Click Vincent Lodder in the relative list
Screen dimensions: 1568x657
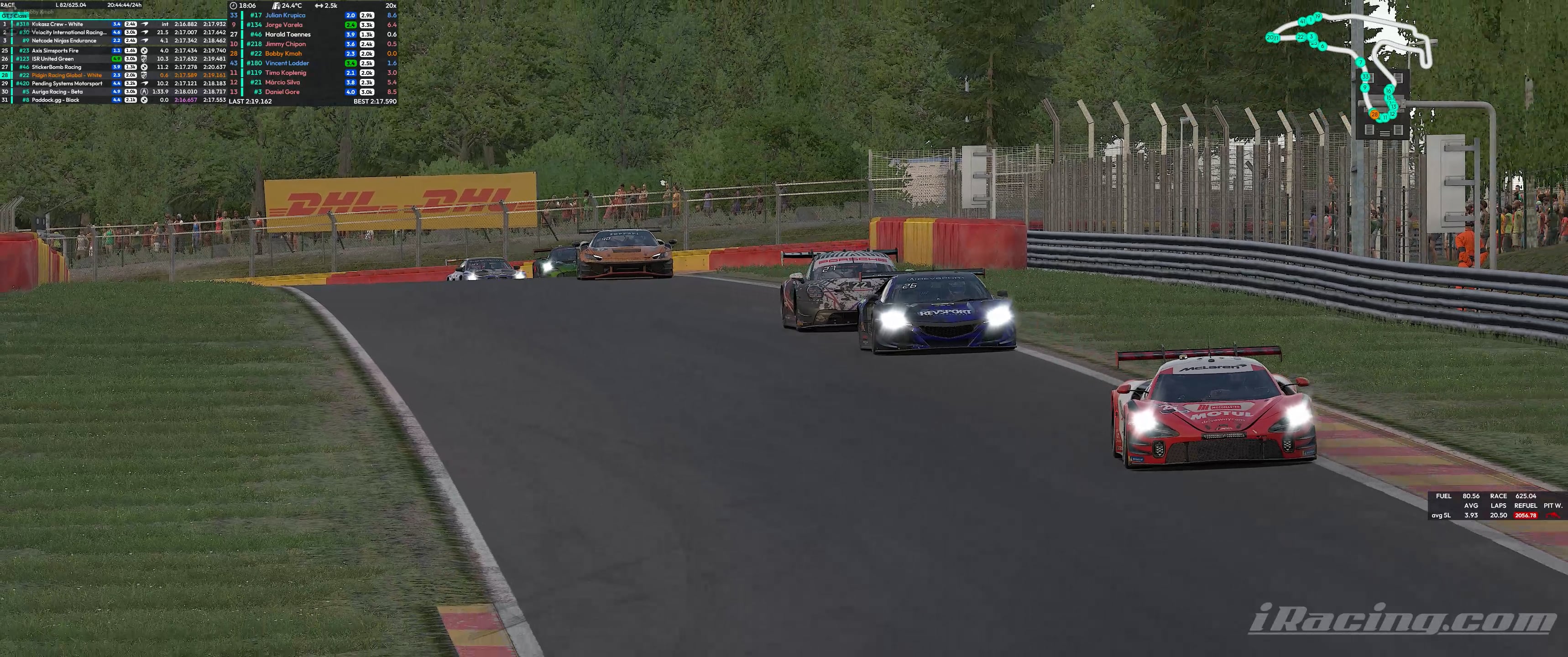pos(287,63)
